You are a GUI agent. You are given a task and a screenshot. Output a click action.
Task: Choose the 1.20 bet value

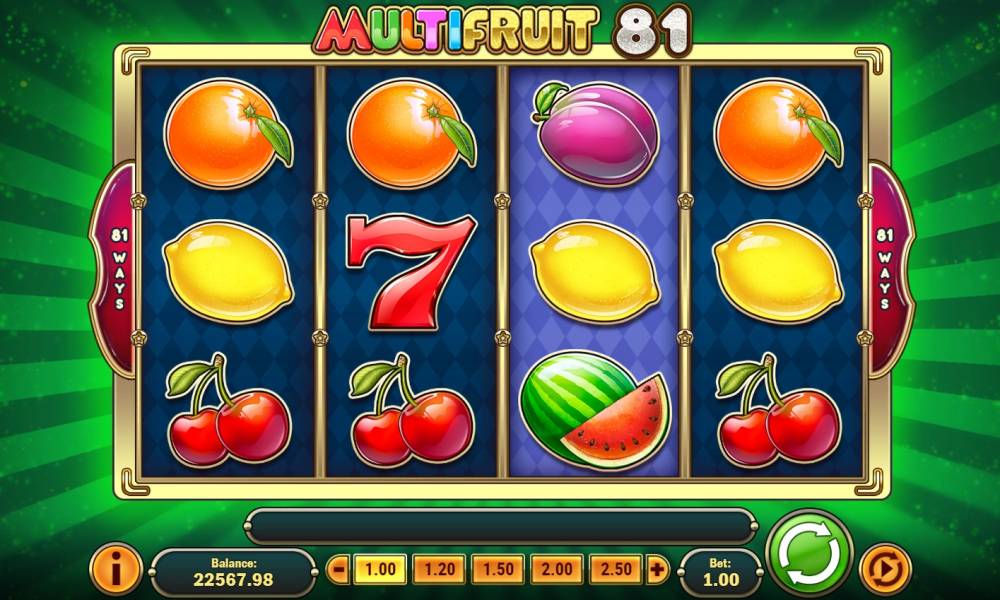[438, 571]
